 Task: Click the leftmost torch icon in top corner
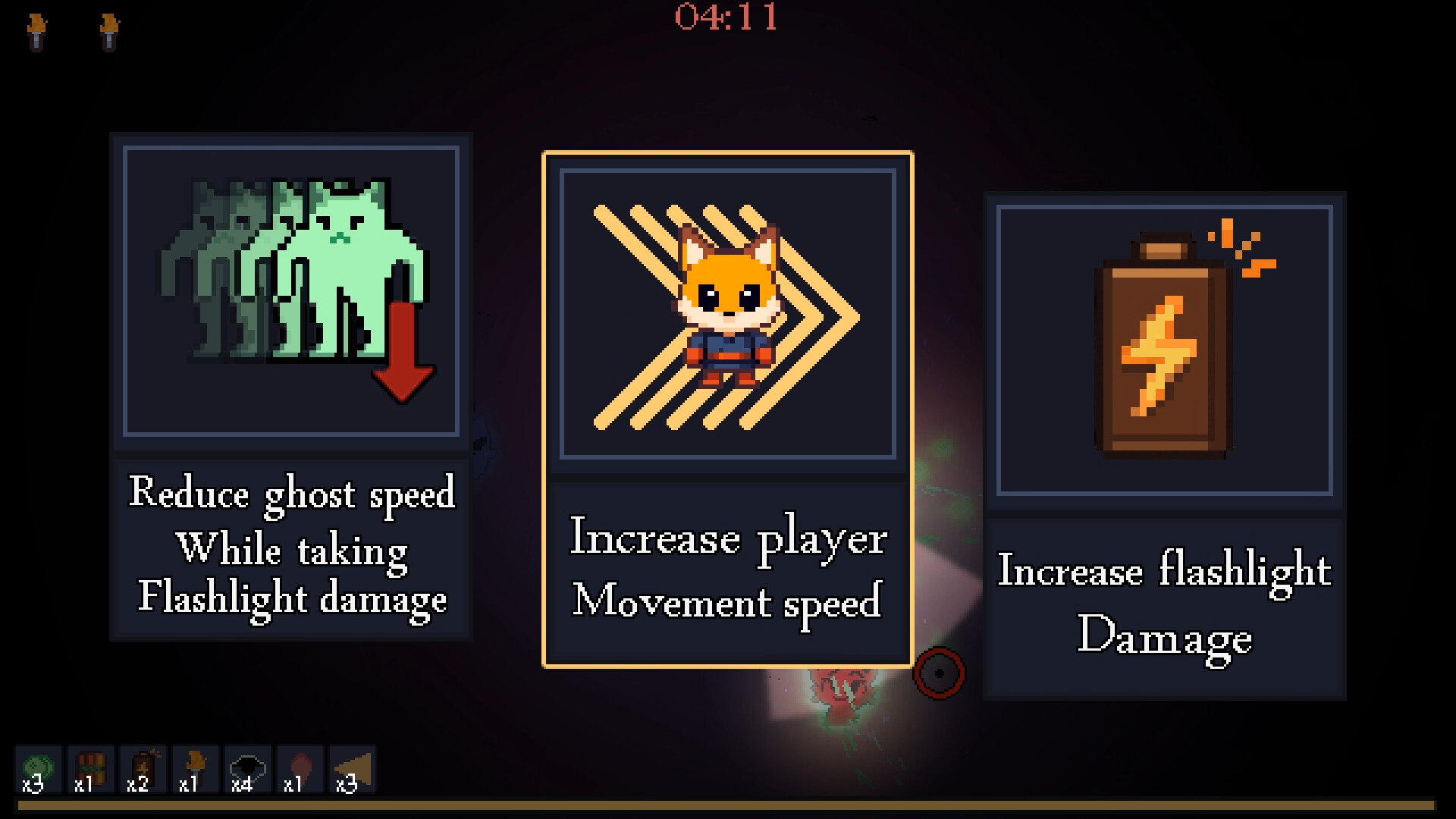[36, 29]
